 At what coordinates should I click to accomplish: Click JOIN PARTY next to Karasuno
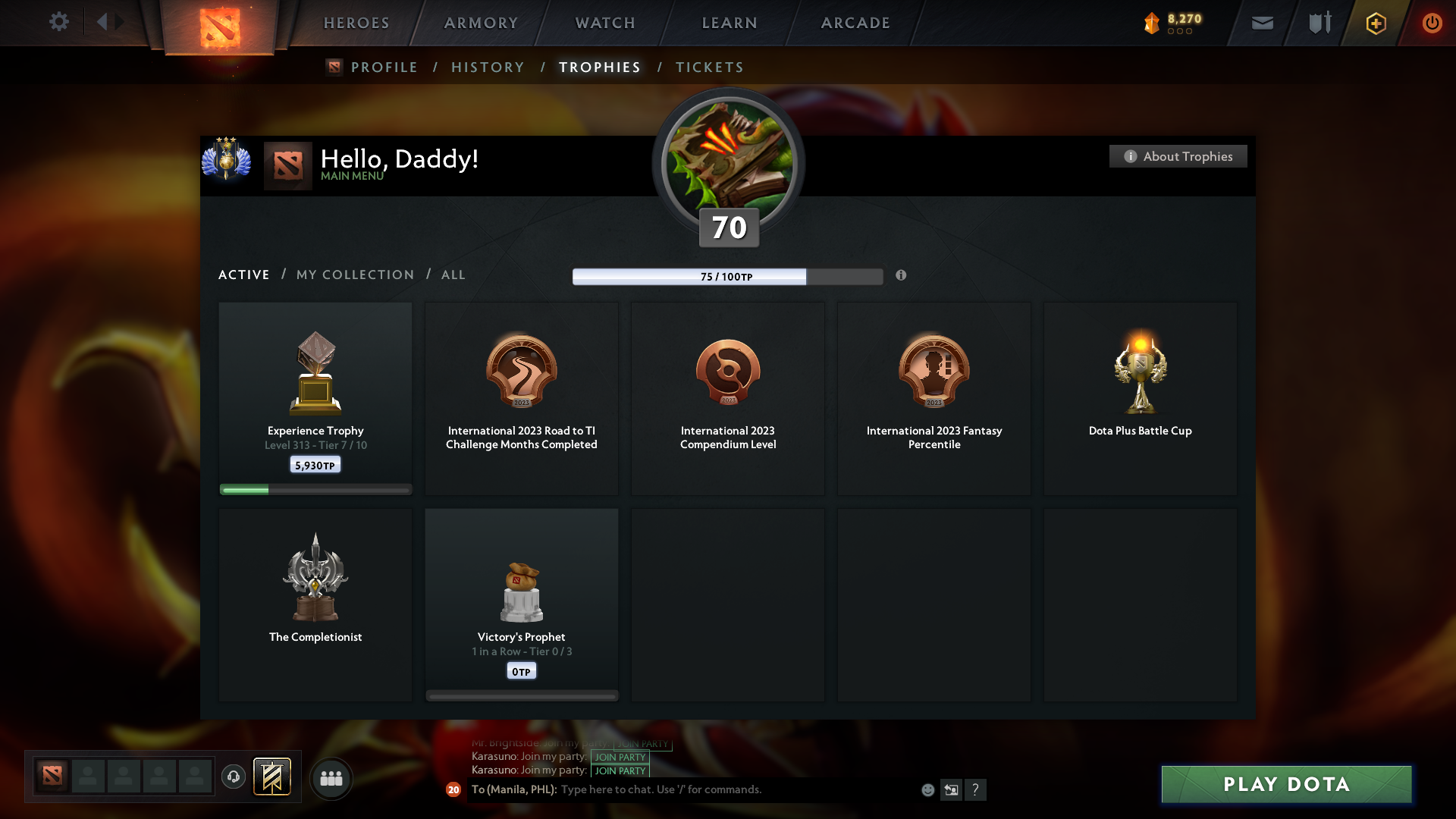[620, 757]
